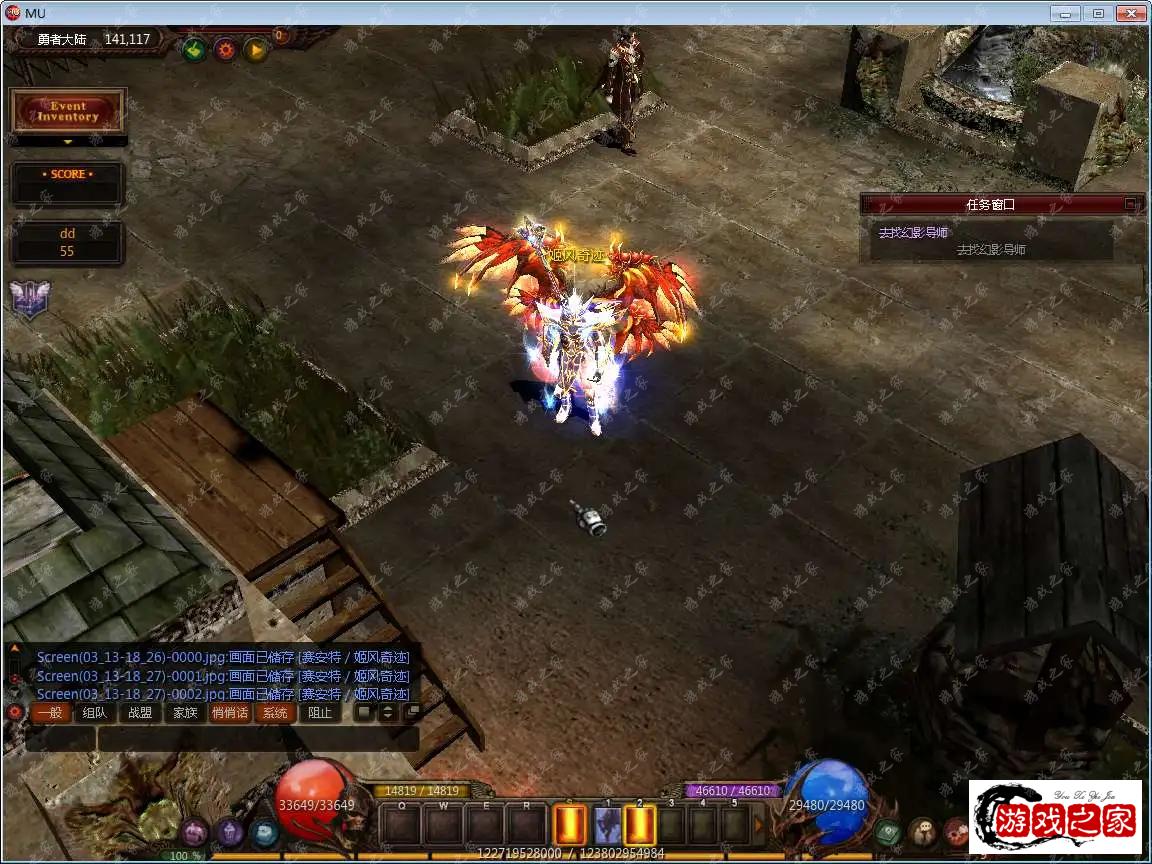Click the green broom helper icon
This screenshot has height=864, width=1152.
click(194, 49)
